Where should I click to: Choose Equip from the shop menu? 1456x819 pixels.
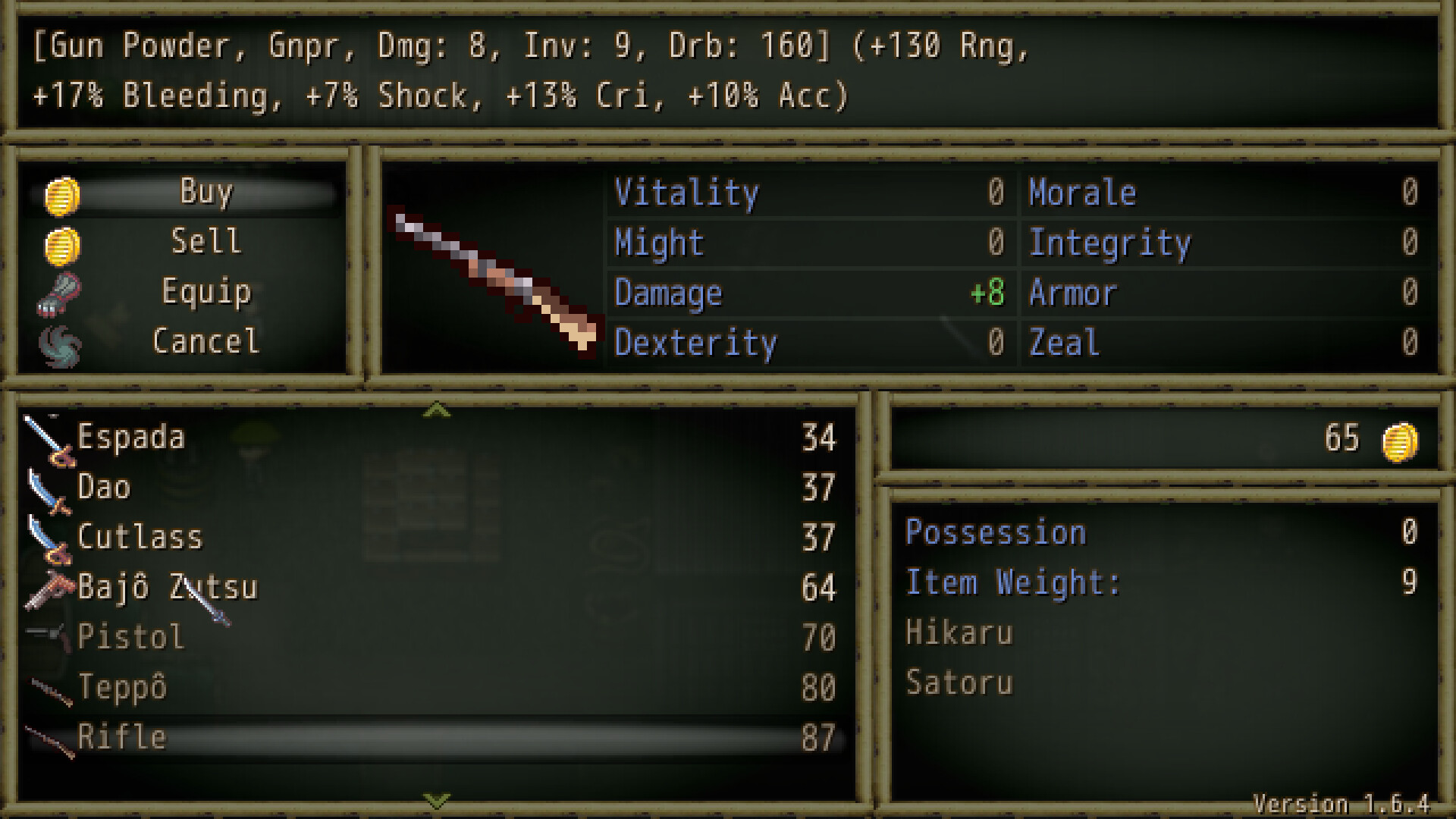206,292
